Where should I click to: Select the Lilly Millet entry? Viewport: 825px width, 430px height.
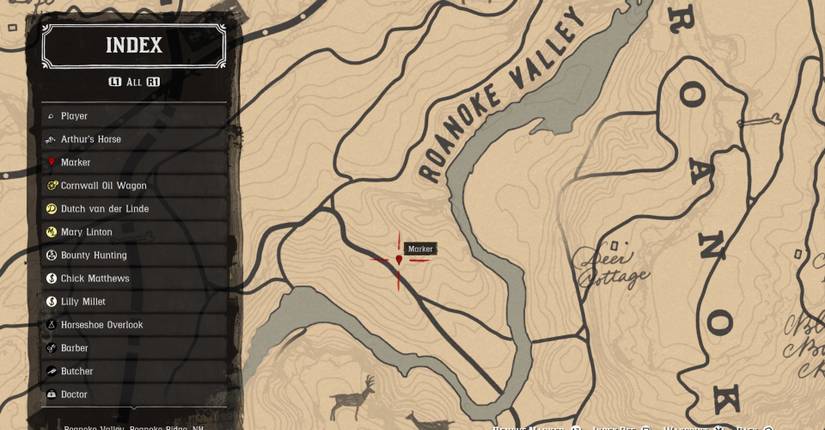pos(134,301)
